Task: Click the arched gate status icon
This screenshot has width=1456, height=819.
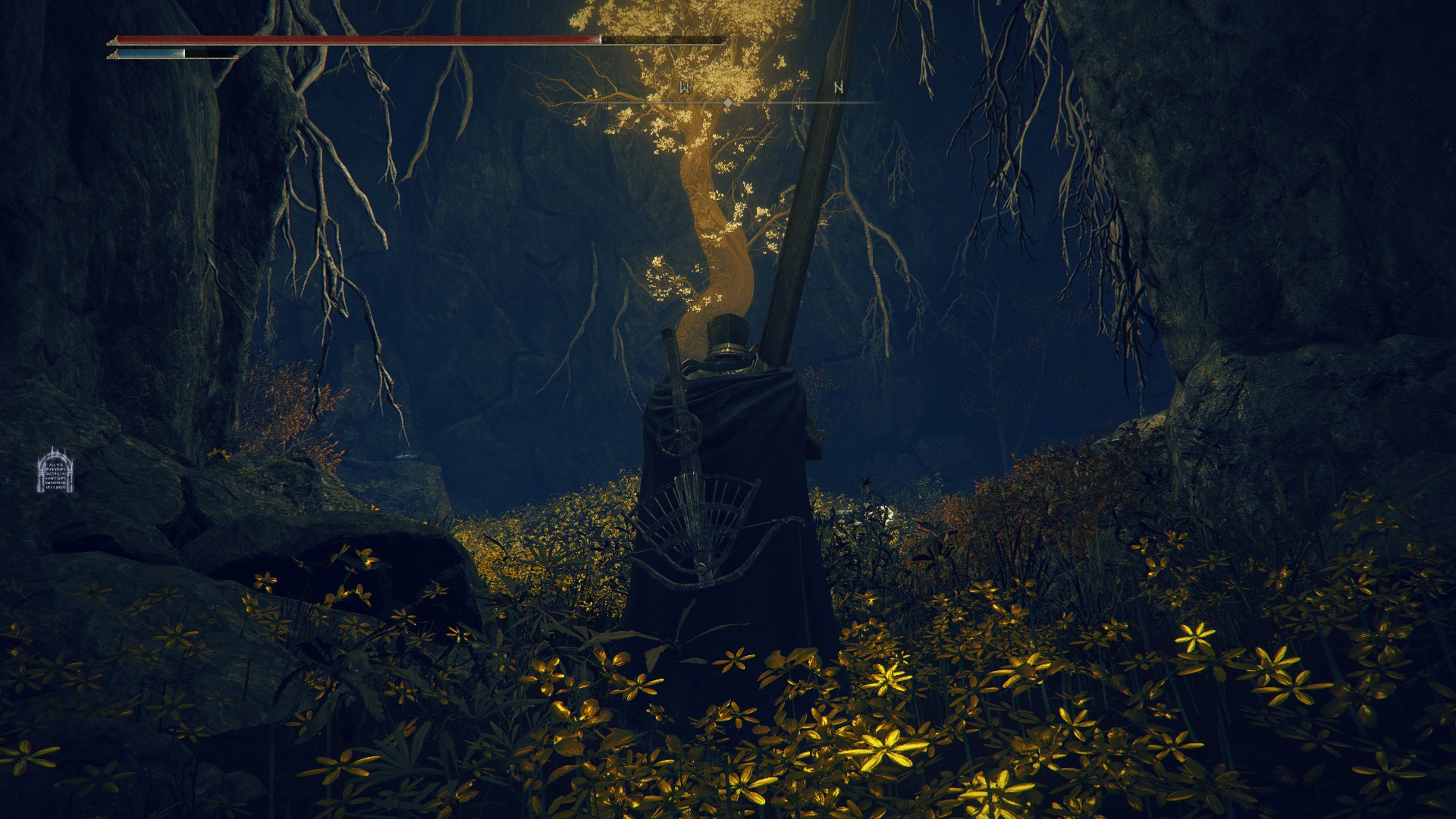Action: click(x=56, y=471)
